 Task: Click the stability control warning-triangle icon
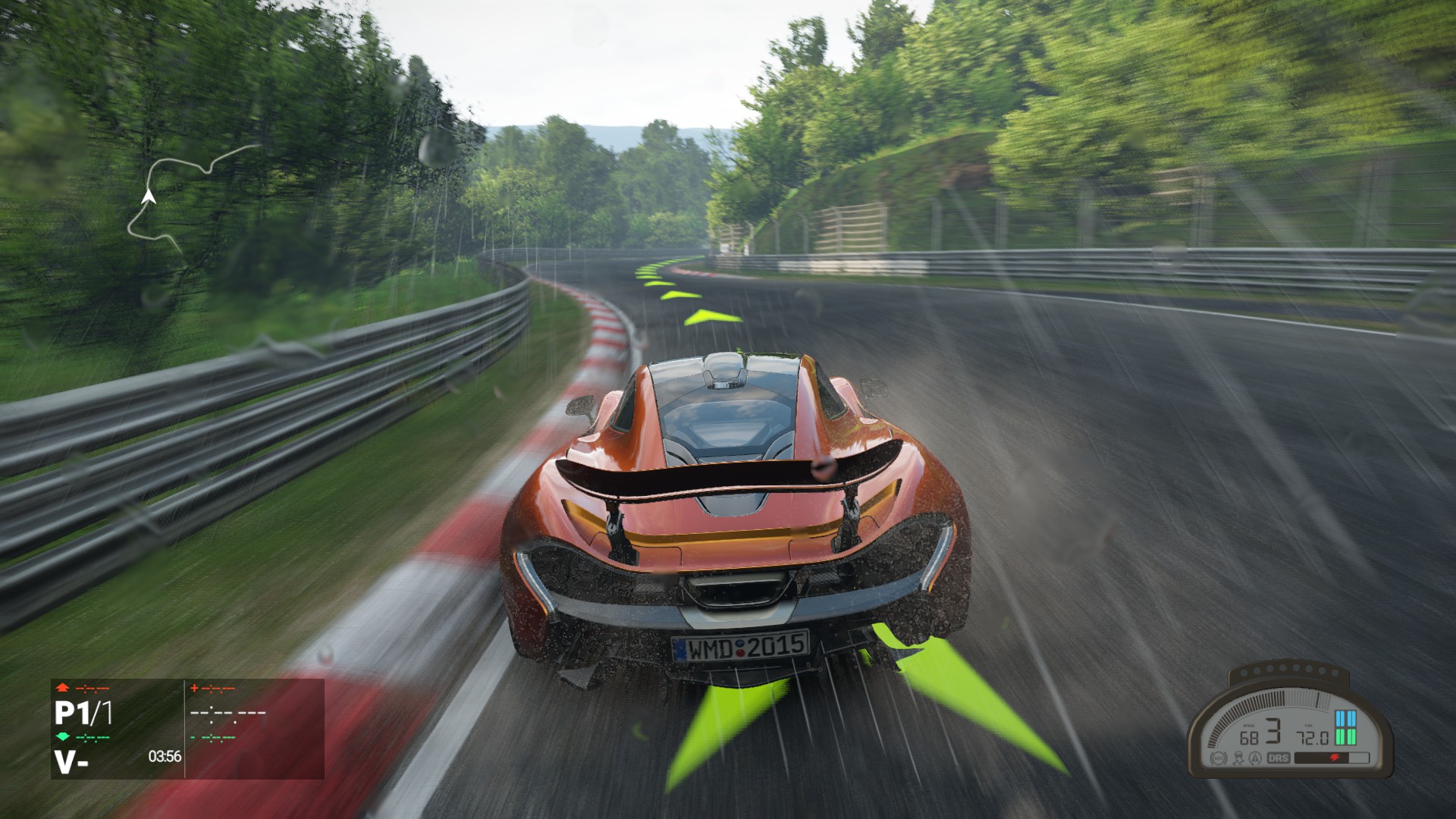click(1257, 758)
